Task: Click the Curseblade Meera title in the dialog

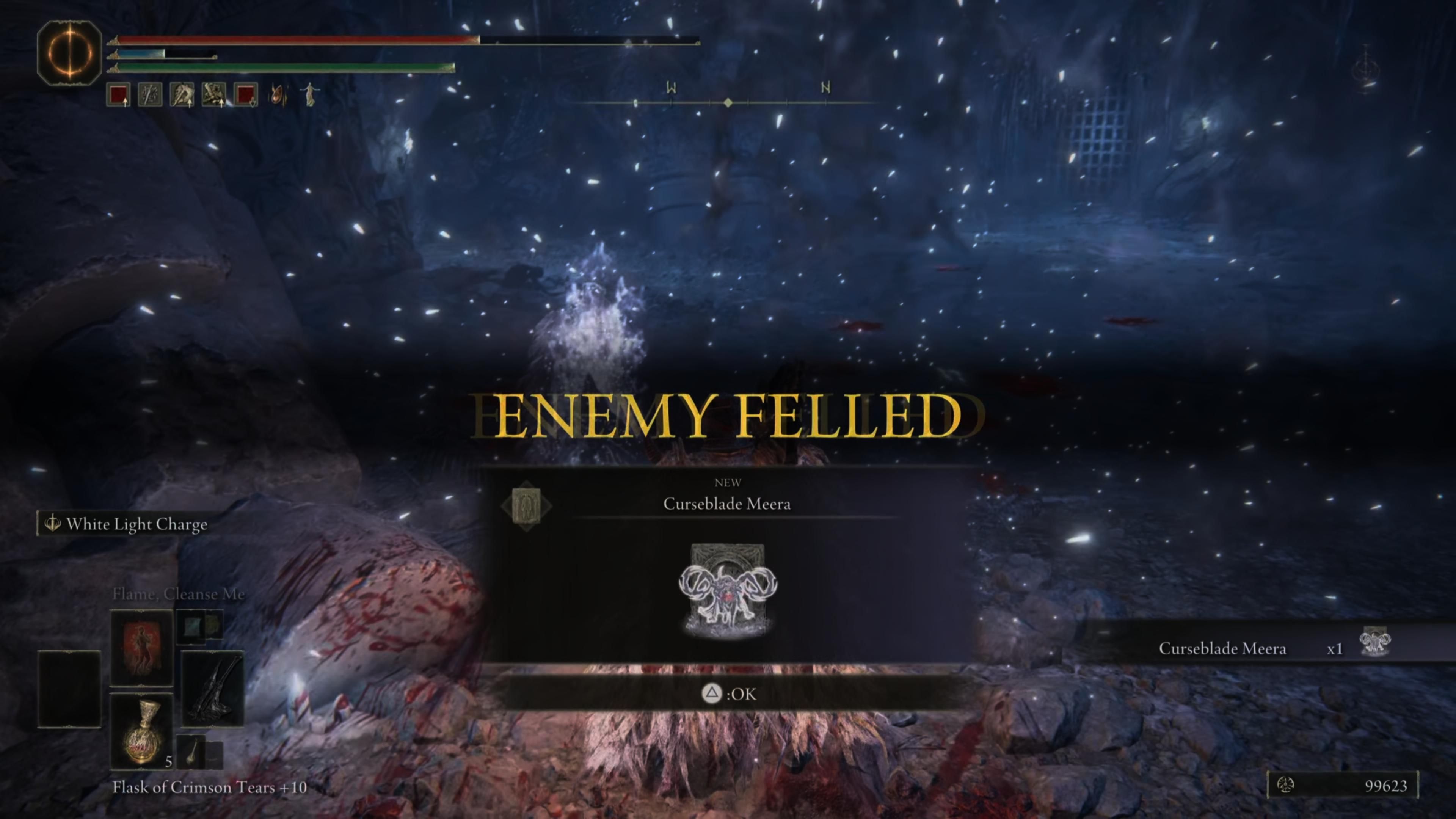Action: point(728,504)
